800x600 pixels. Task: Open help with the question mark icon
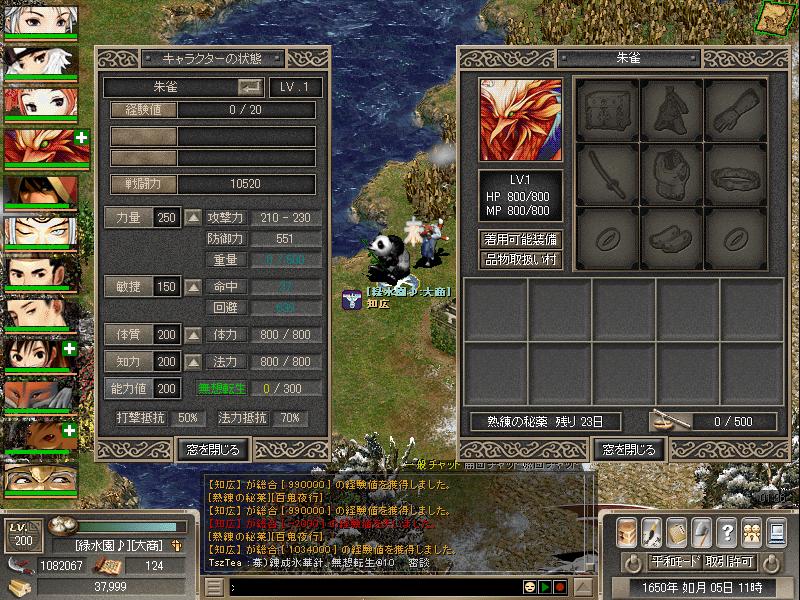click(727, 532)
